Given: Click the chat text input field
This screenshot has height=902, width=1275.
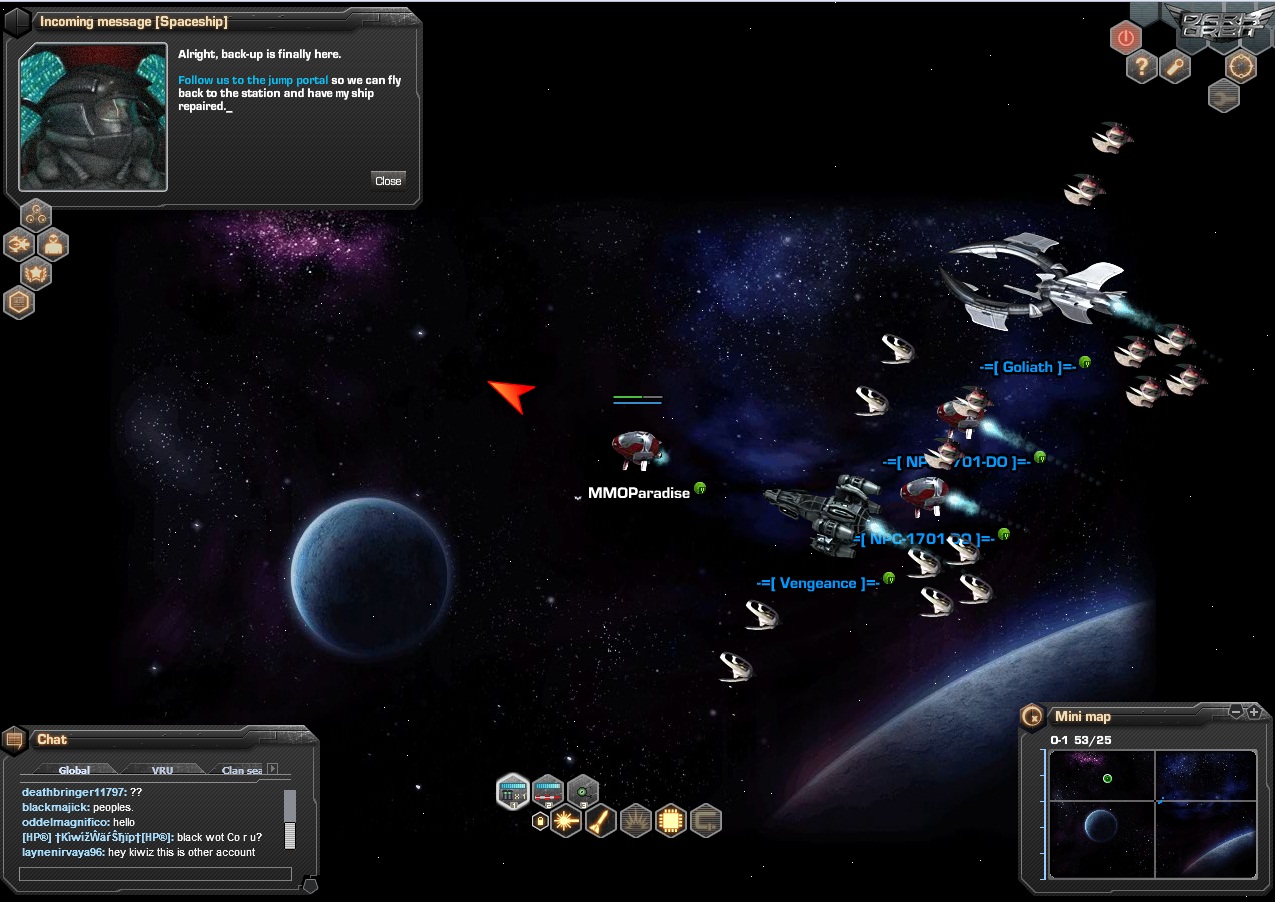Looking at the screenshot, I should tap(155, 874).
